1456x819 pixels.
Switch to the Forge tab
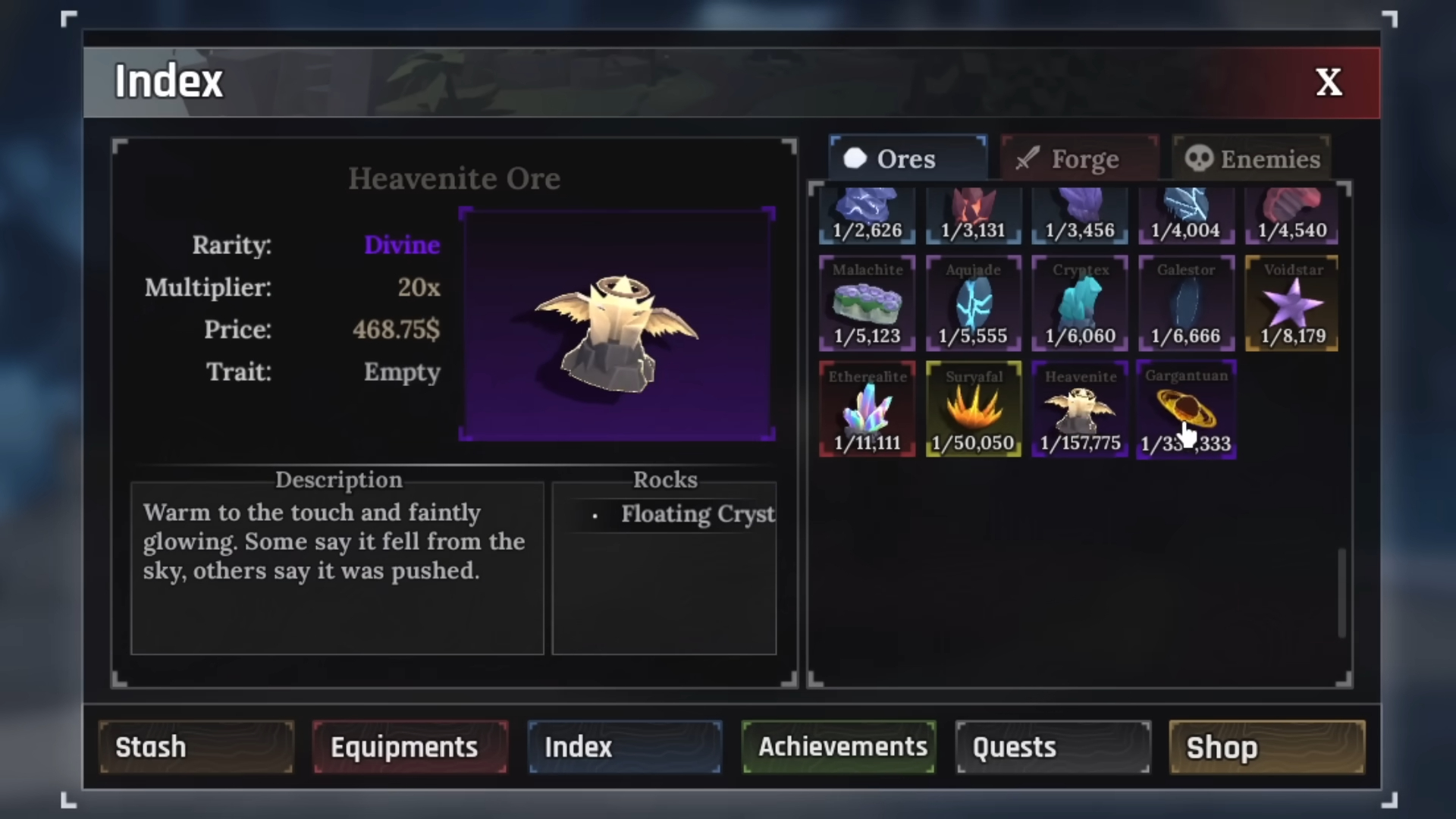click(x=1079, y=158)
